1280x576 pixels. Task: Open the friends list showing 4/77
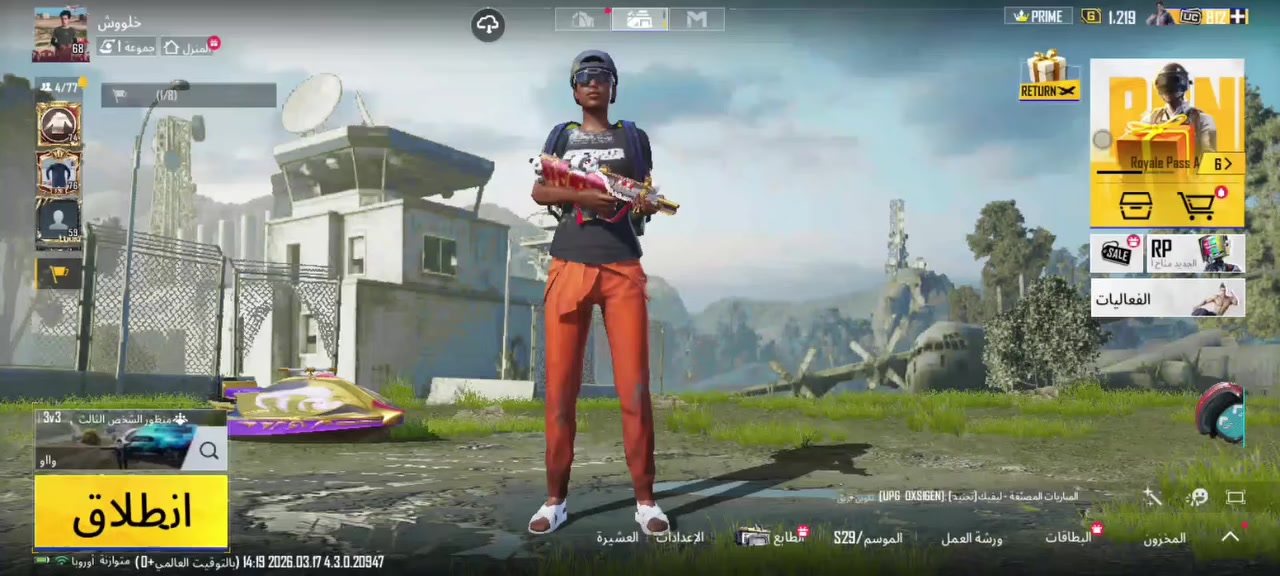coord(60,87)
